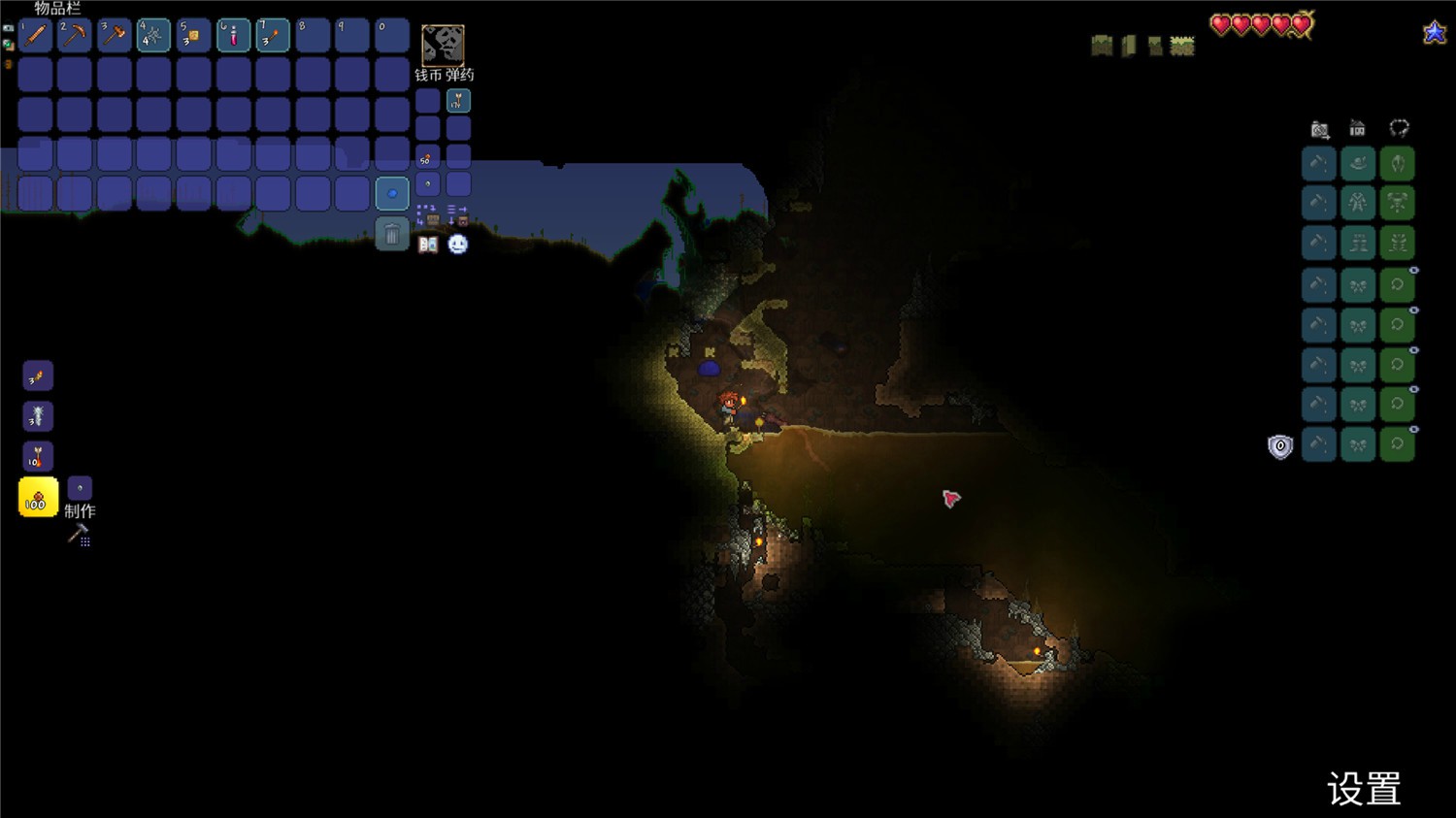Open the trash can slot
Screen dimensions: 1456x818
click(x=392, y=234)
